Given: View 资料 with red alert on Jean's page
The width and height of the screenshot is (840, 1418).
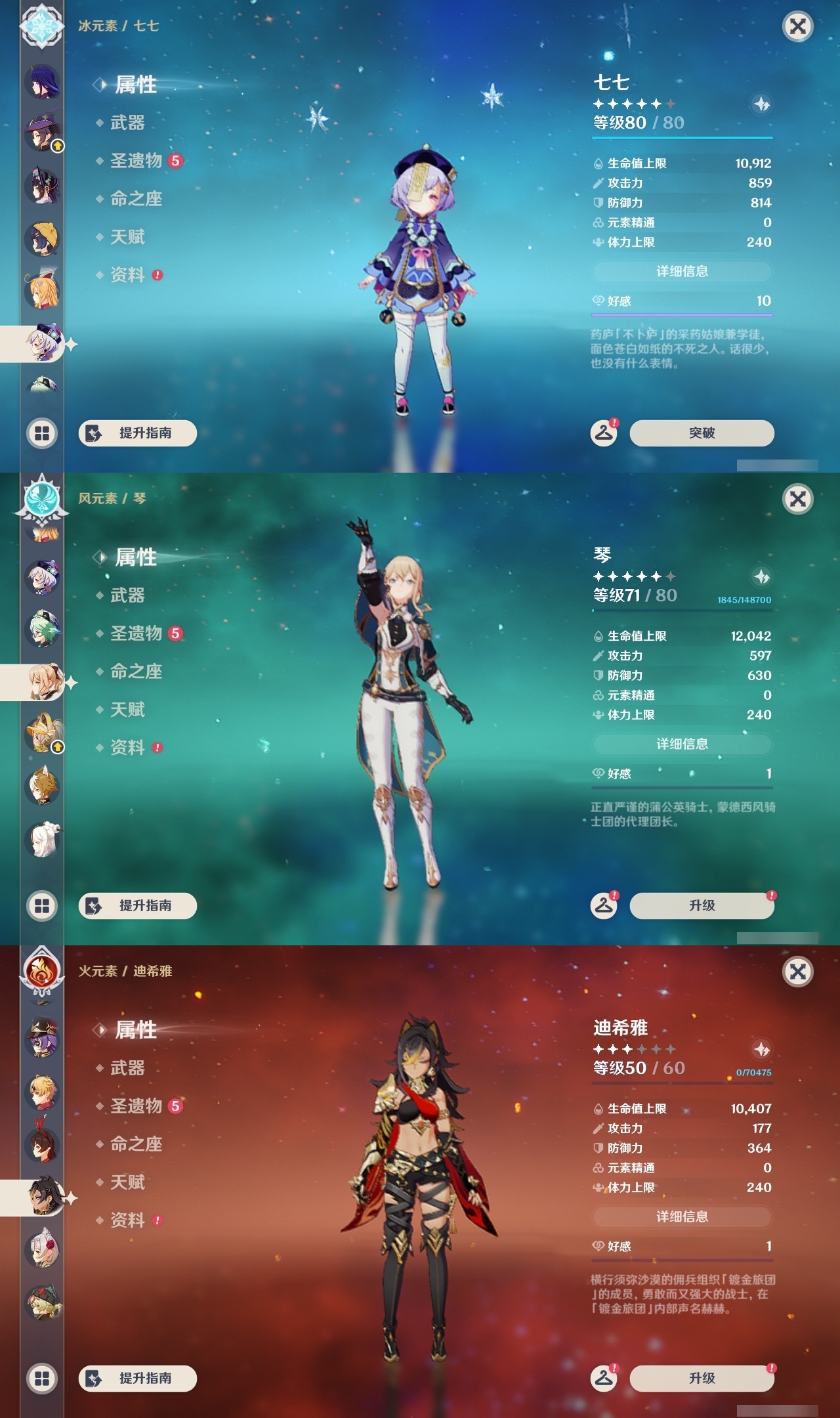Looking at the screenshot, I should 129,748.
